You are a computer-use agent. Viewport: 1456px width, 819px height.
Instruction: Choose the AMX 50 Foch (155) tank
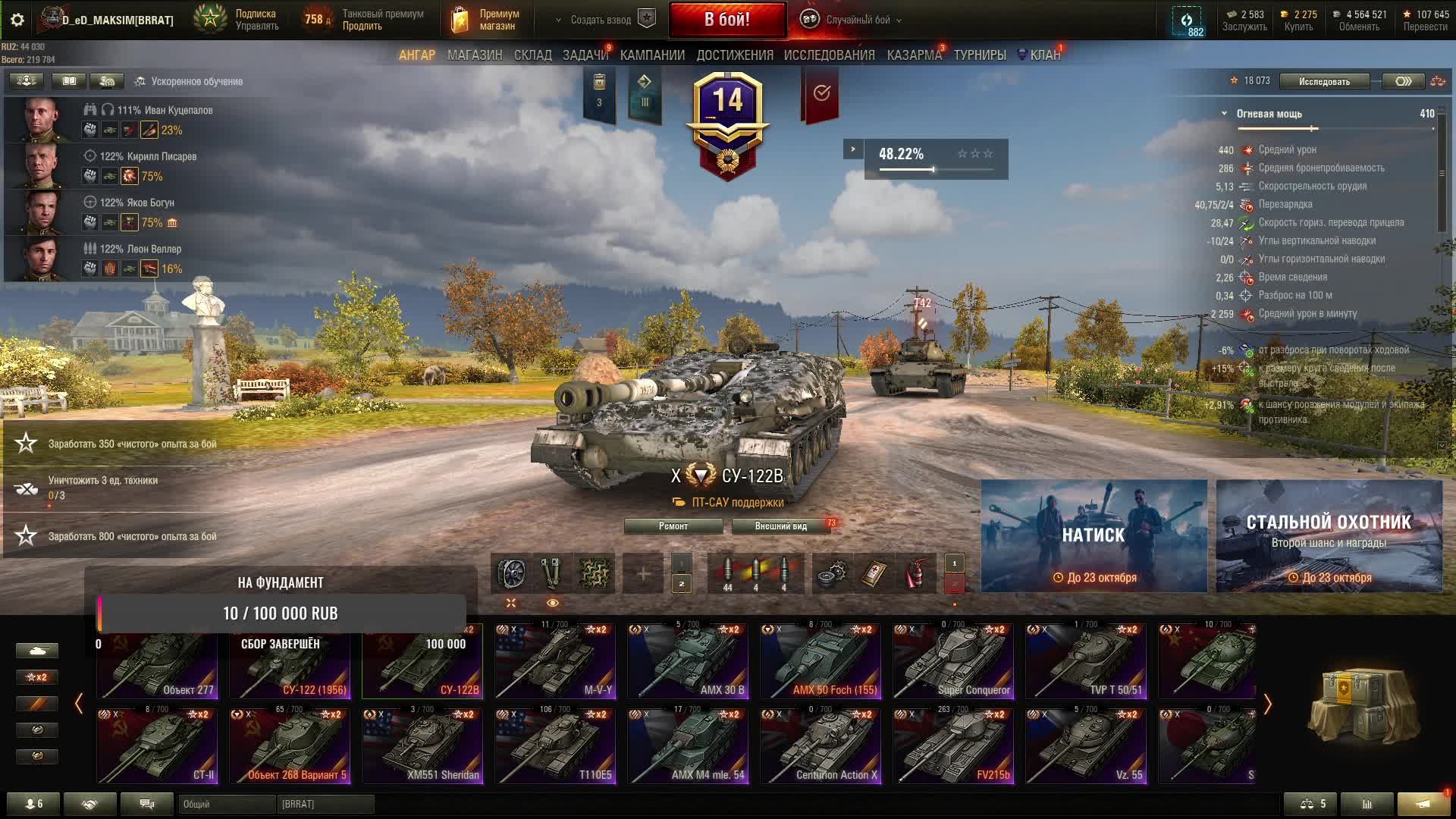[821, 661]
